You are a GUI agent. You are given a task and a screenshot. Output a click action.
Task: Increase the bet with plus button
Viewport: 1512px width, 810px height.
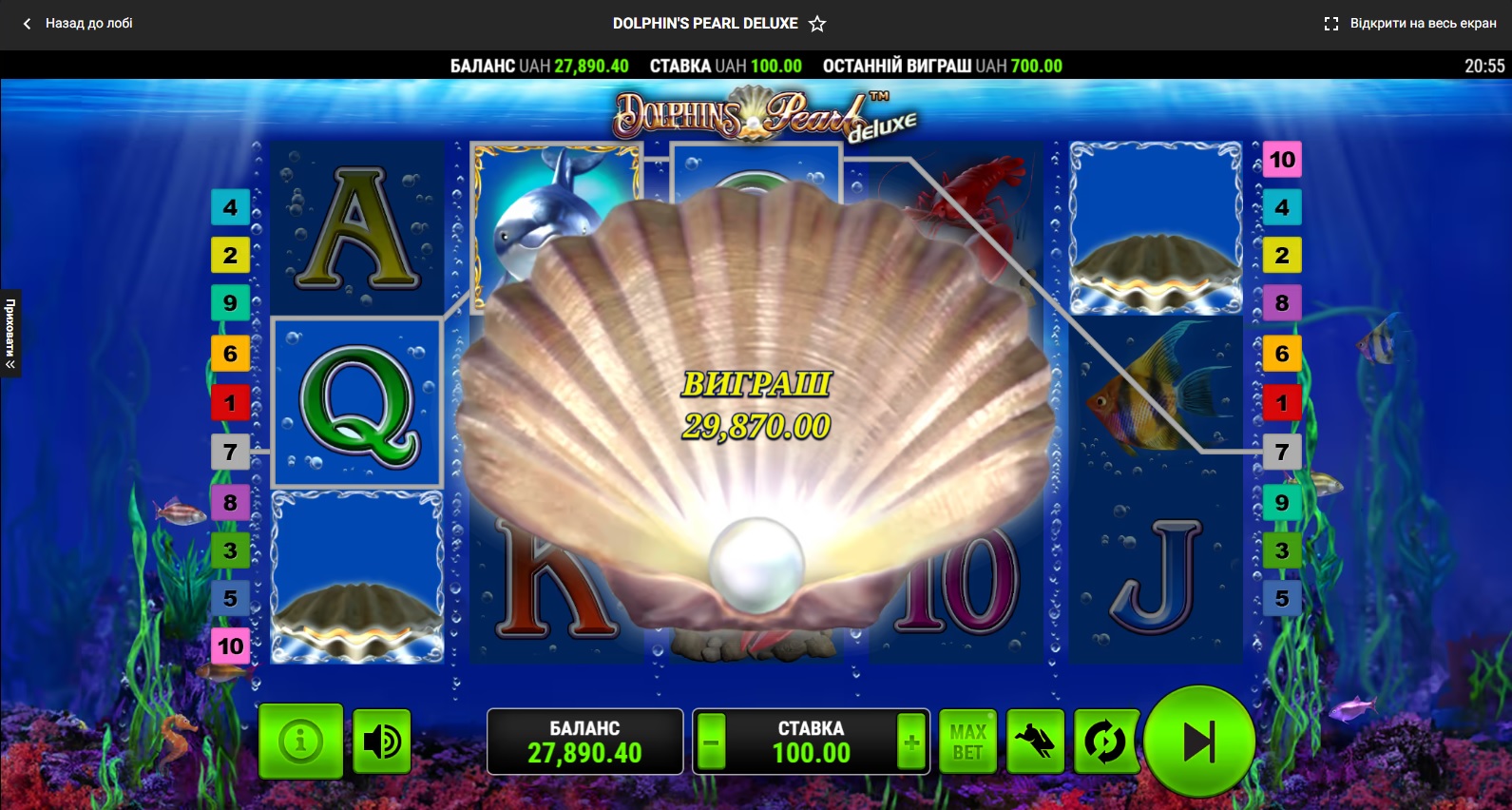pos(911,742)
